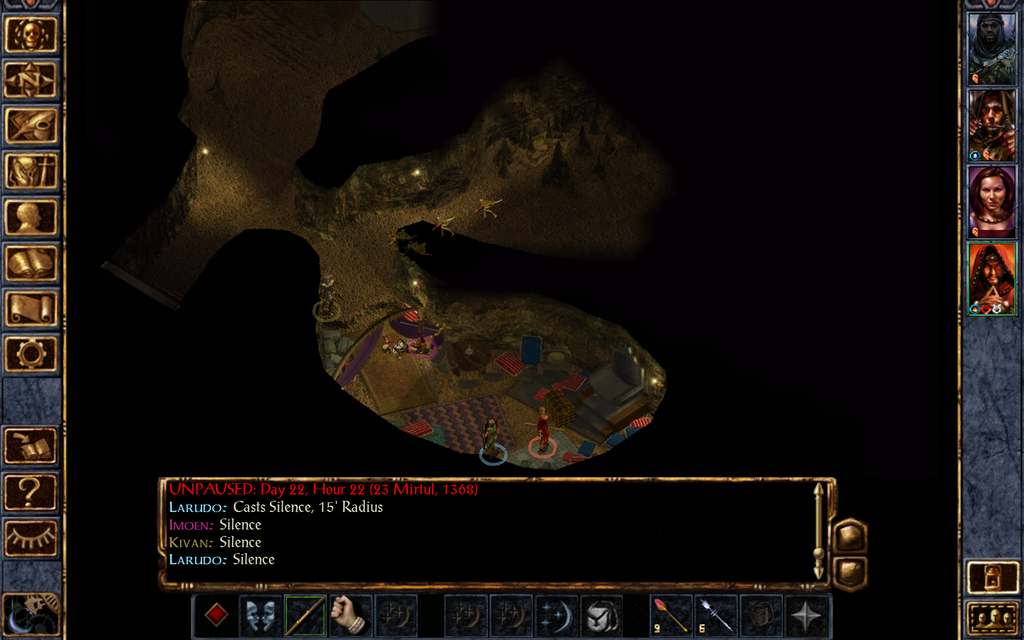Image resolution: width=1024 pixels, height=640 pixels.
Task: Open the priest scroll button
Action: click(x=31, y=308)
